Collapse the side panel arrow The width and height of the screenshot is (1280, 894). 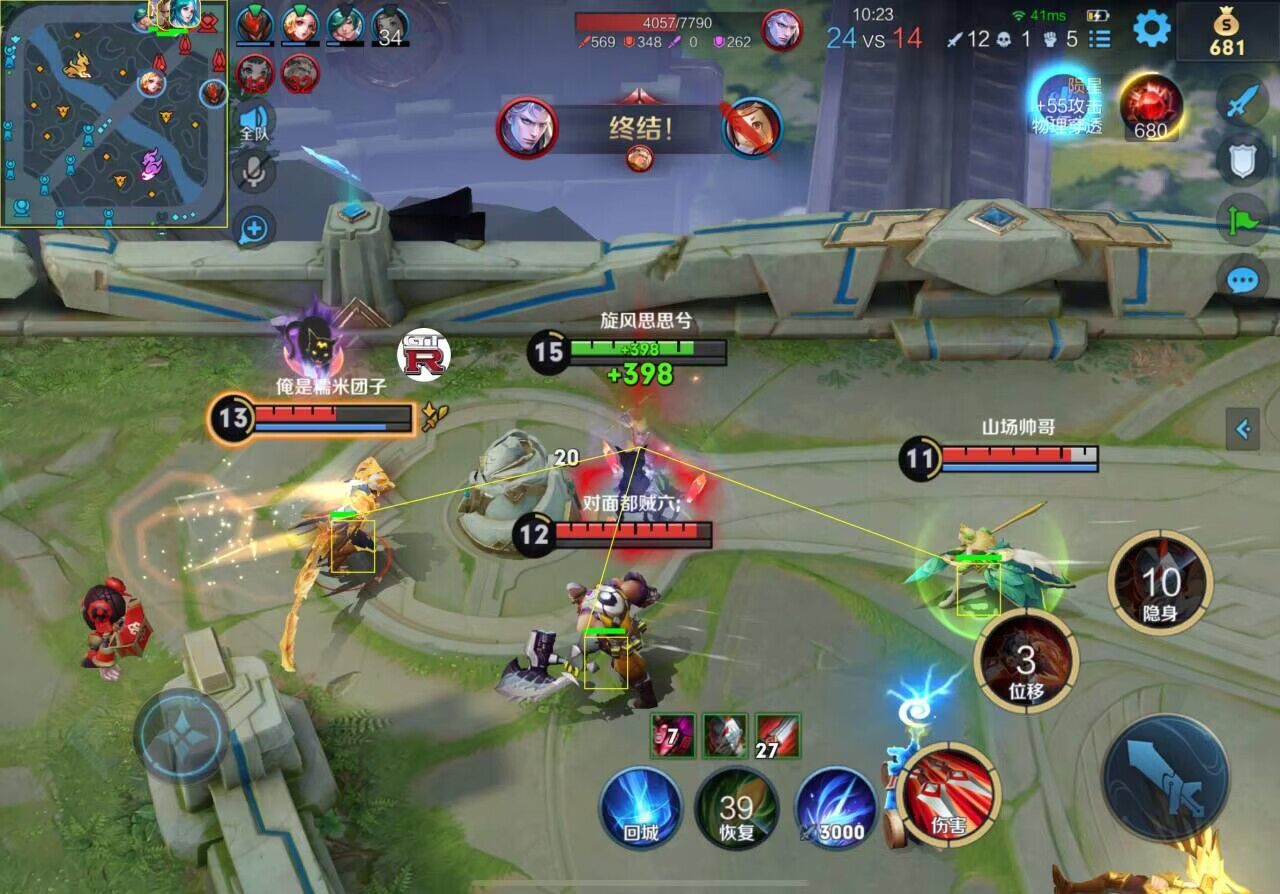(x=1243, y=429)
